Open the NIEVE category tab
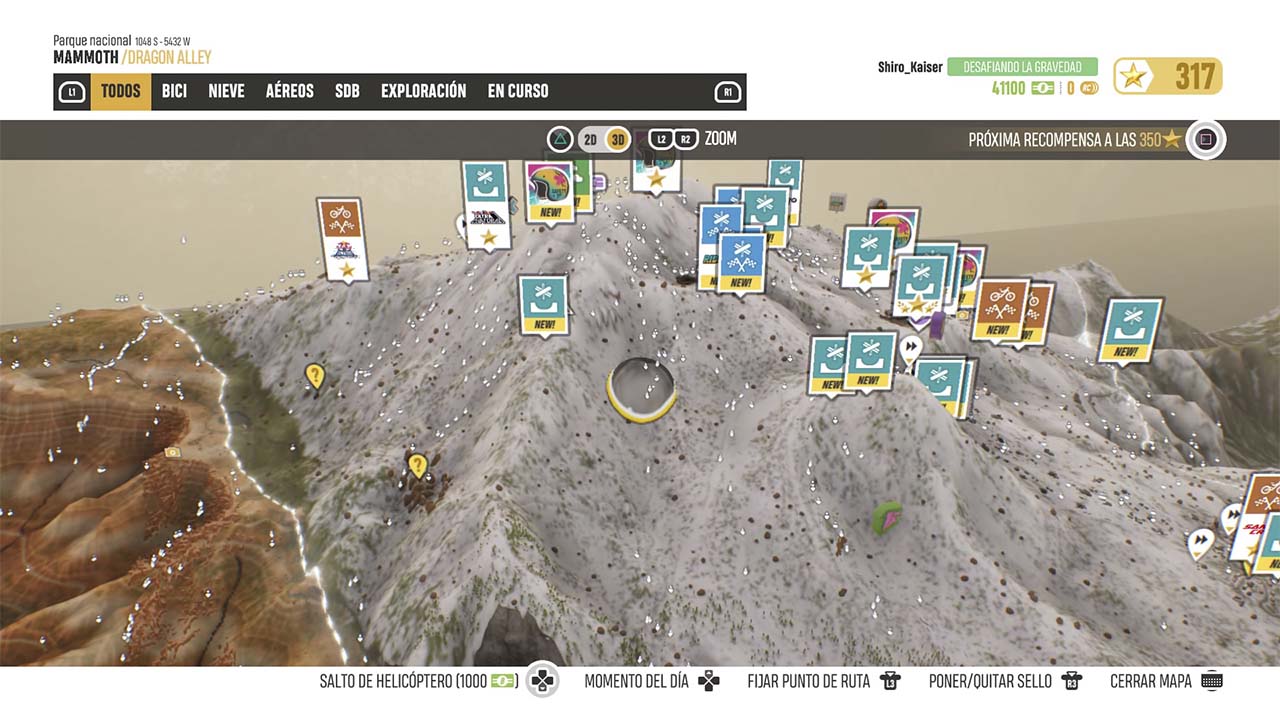 point(226,91)
